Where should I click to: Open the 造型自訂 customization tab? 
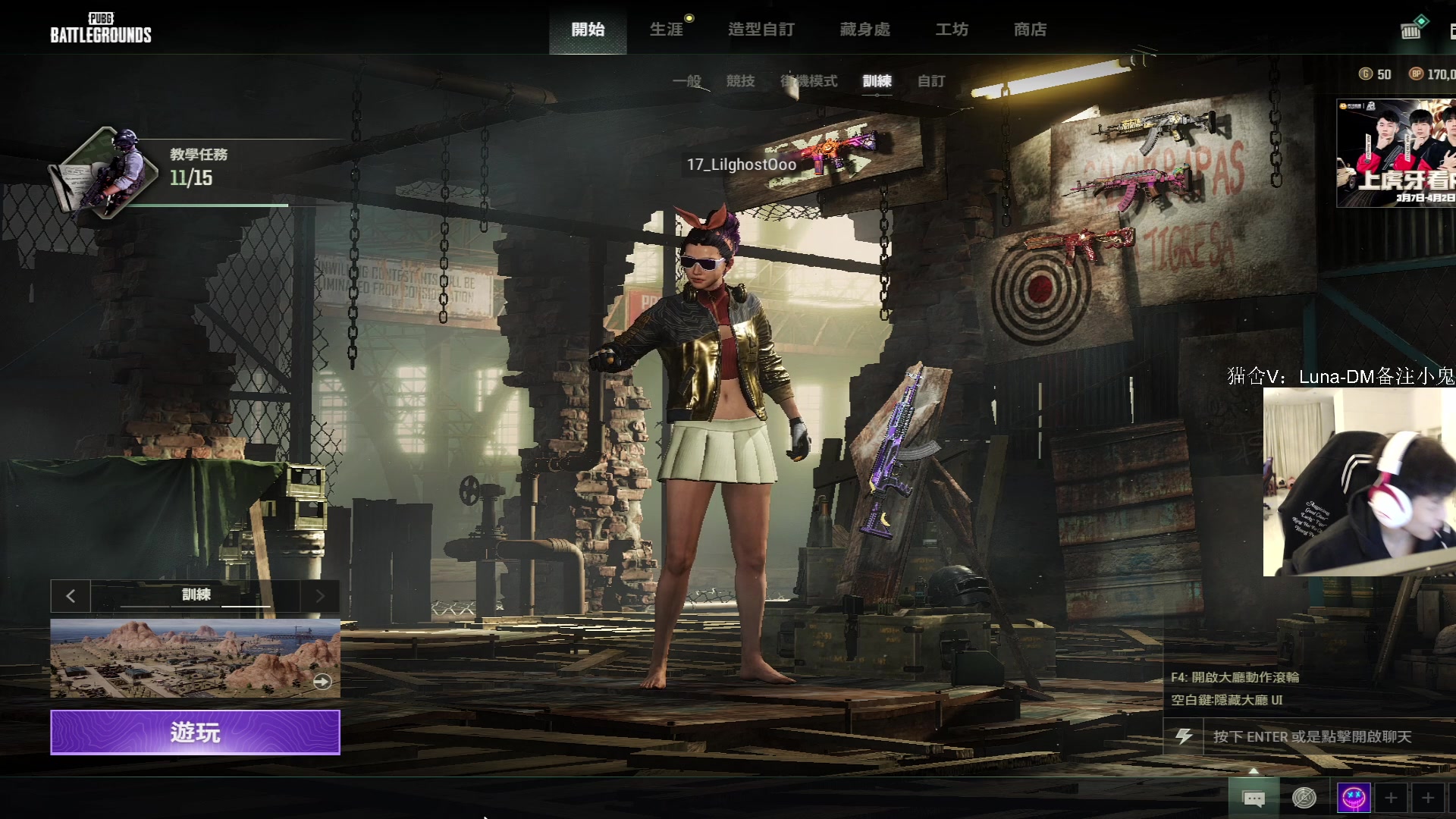click(x=761, y=30)
